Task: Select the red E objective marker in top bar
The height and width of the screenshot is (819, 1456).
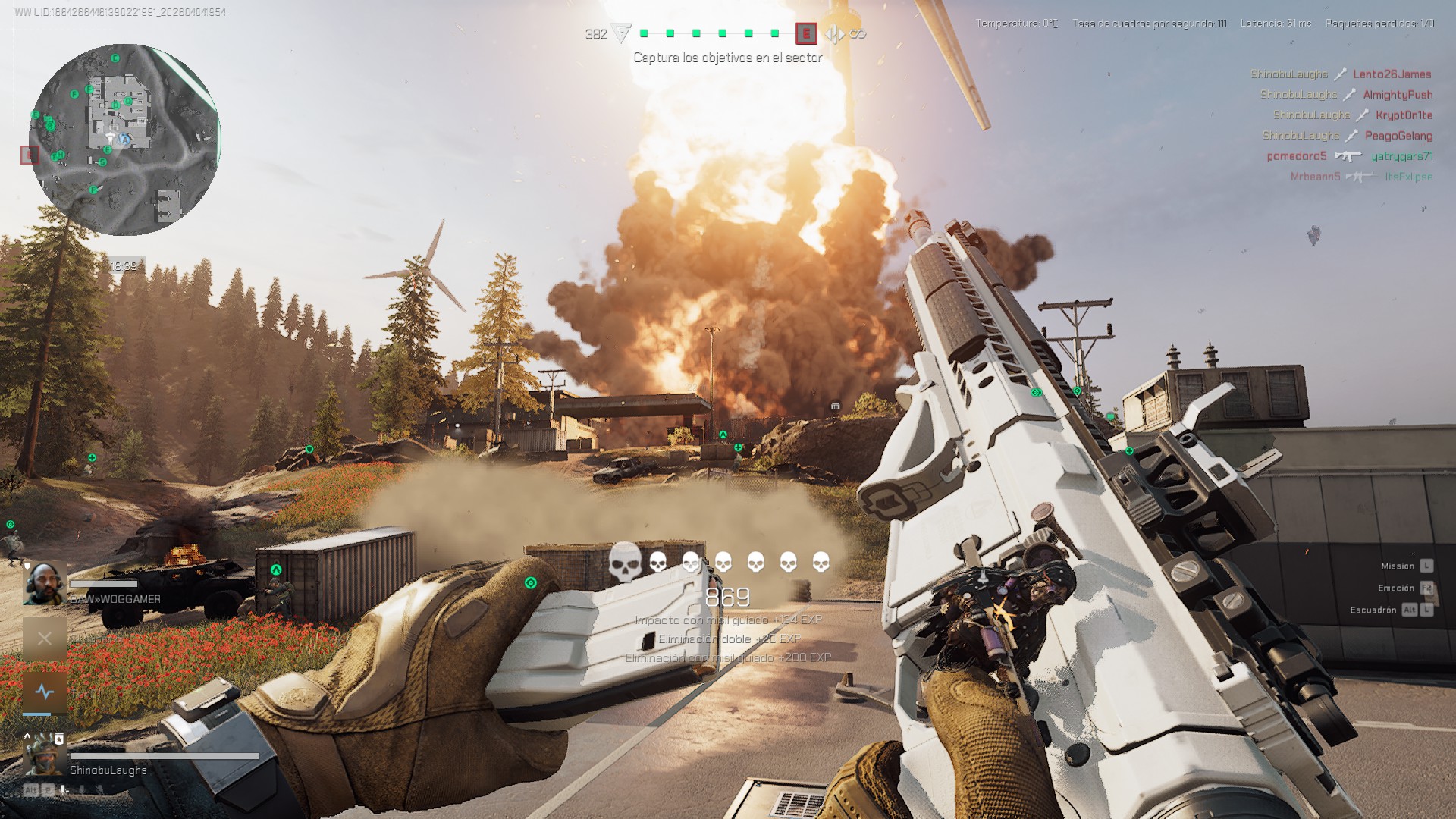Action: coord(805,33)
